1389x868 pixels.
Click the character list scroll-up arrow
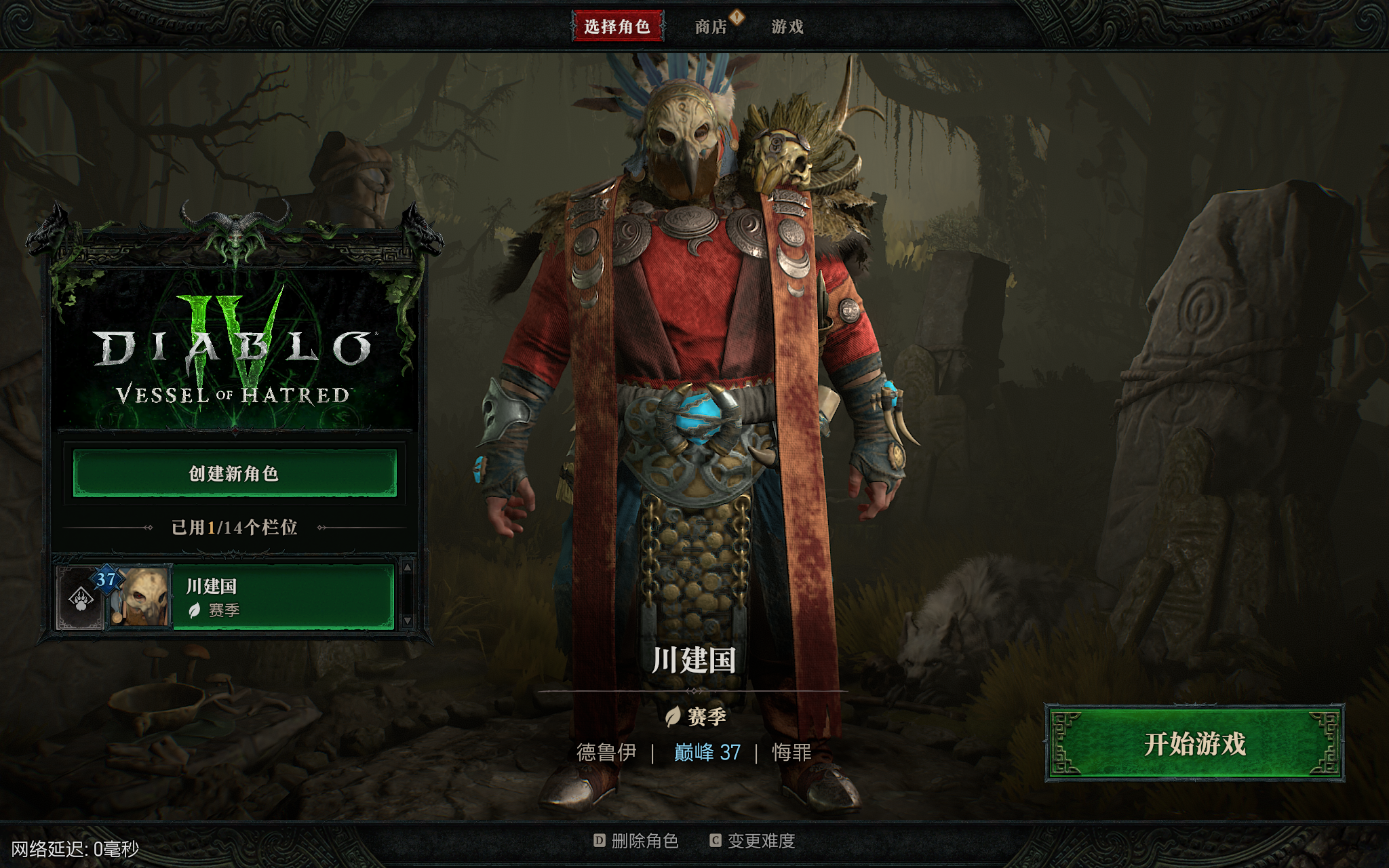pyautogui.click(x=408, y=567)
